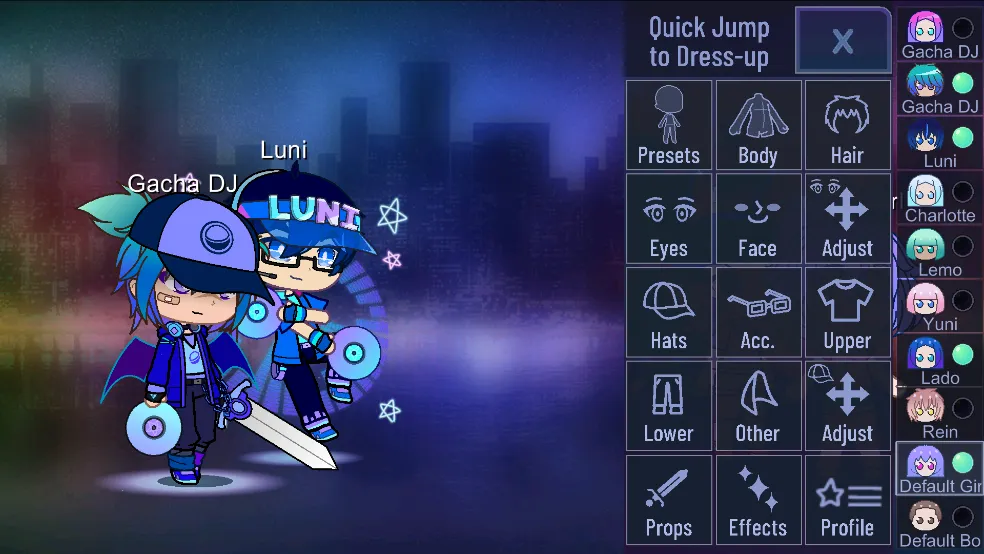This screenshot has height=554, width=984.
Task: Show the Effects options
Action: coord(758,499)
